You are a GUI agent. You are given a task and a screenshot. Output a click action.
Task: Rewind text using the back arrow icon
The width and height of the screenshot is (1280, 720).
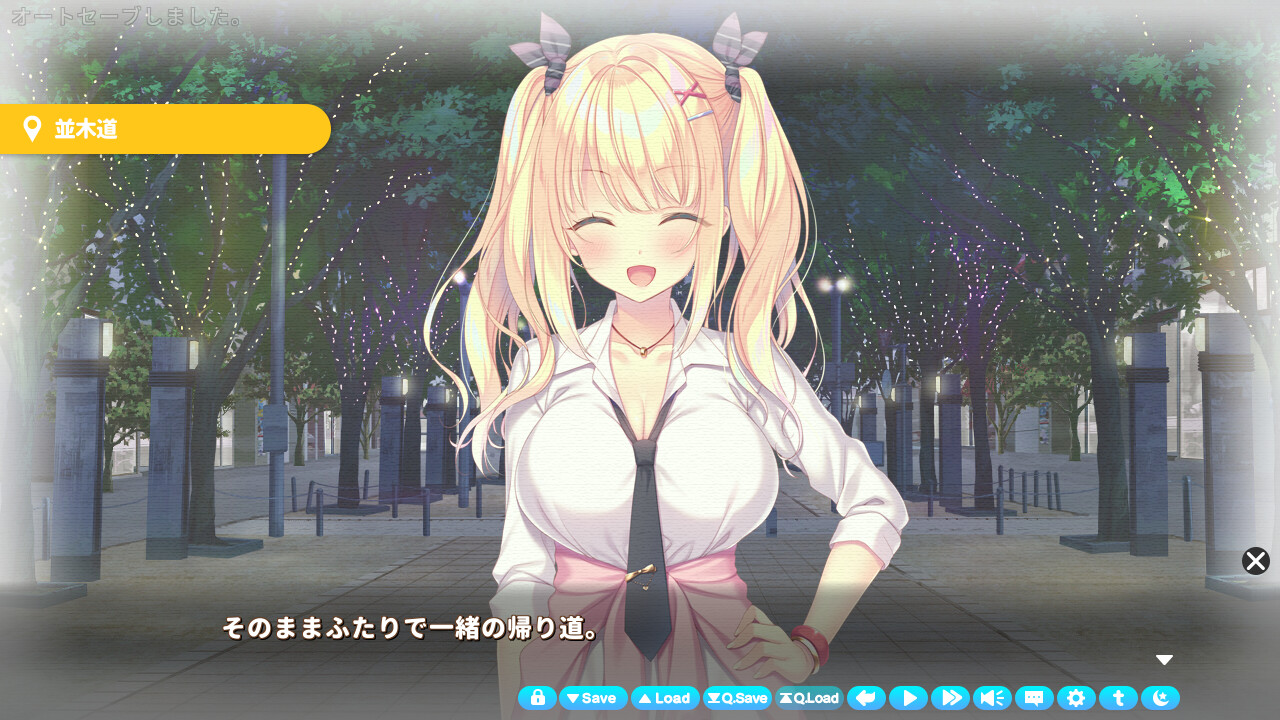(866, 698)
